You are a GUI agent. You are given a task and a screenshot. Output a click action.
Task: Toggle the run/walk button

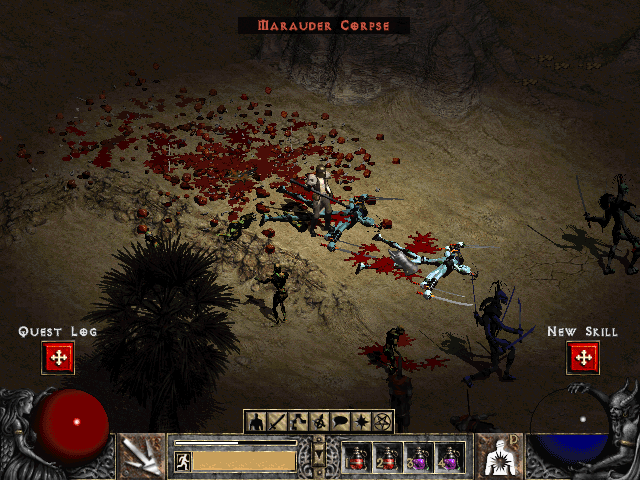click(x=183, y=461)
